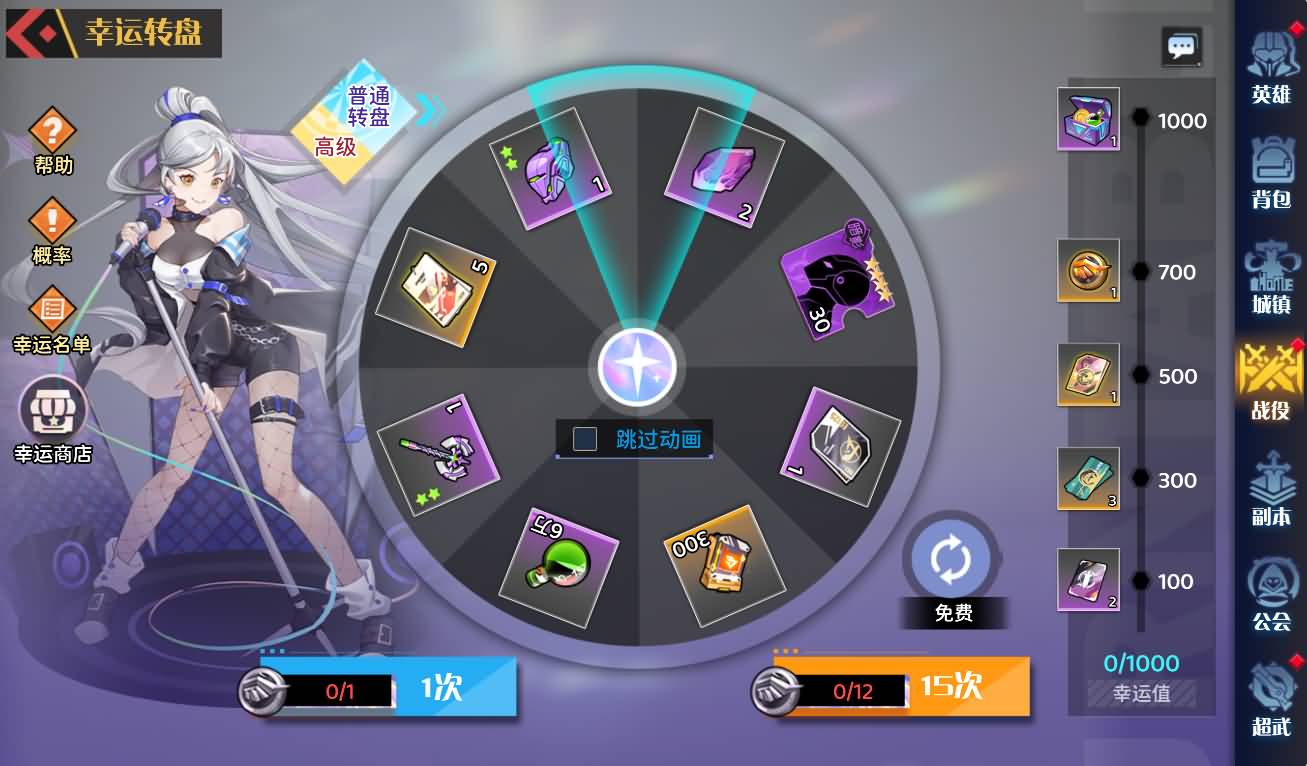Open the 副本 dungeon menu
Image resolution: width=1307 pixels, height=766 pixels.
[x=1271, y=487]
